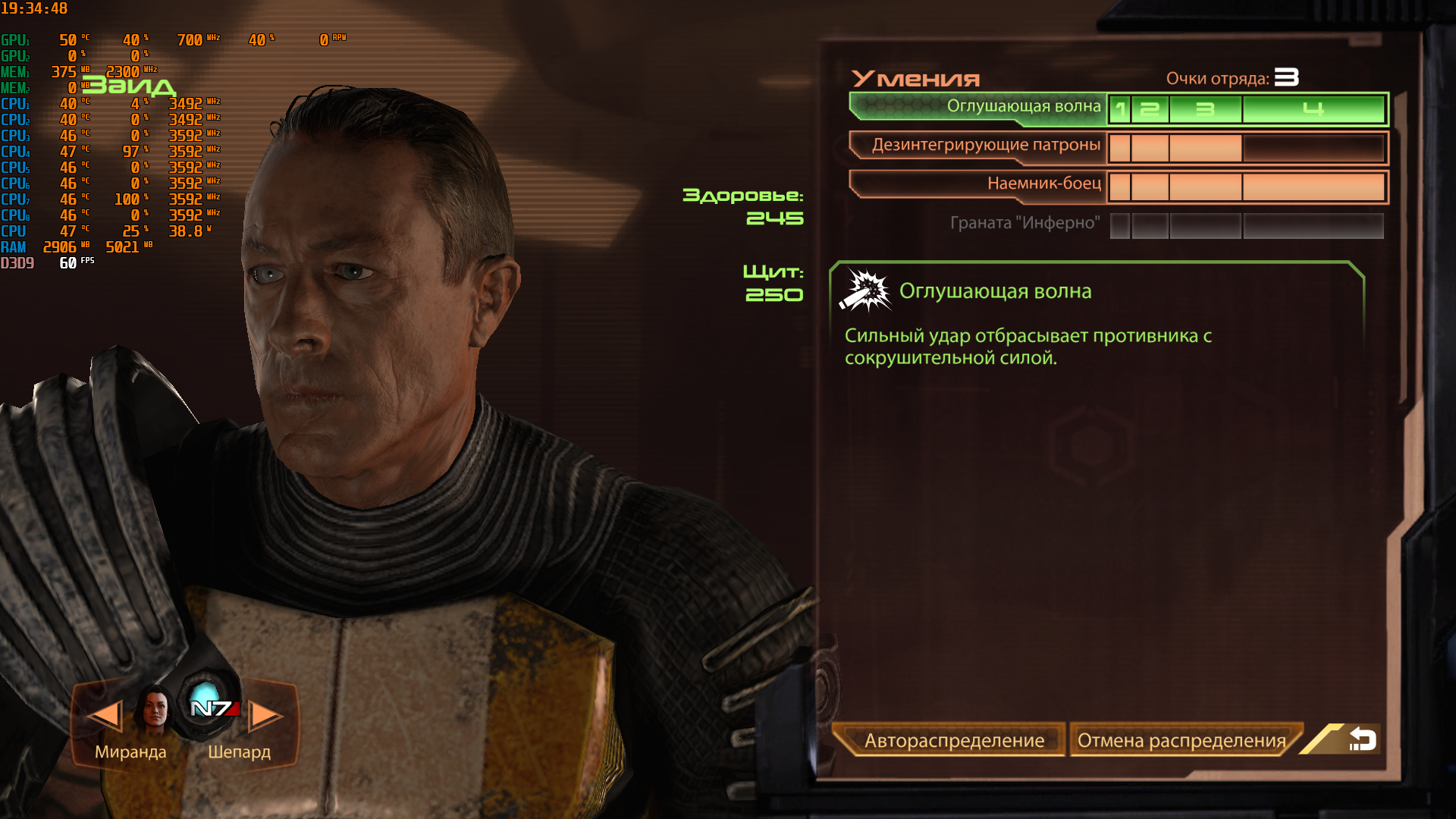The width and height of the screenshot is (1456, 819).
Task: Click the left squad arrow
Action: 104,715
